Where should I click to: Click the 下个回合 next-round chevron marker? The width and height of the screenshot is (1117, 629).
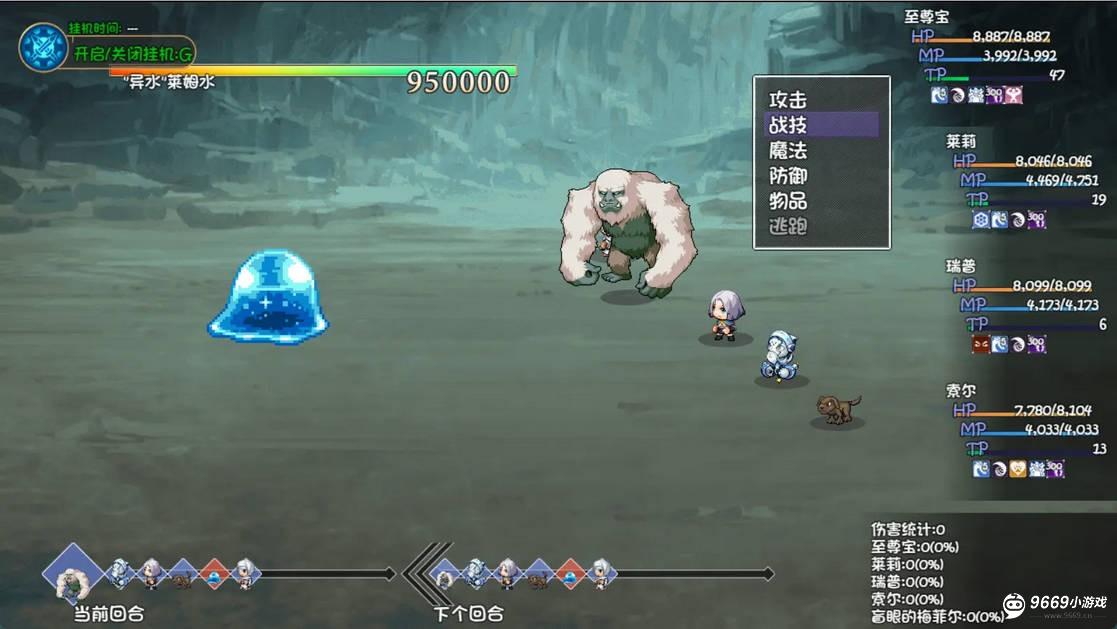tap(418, 573)
